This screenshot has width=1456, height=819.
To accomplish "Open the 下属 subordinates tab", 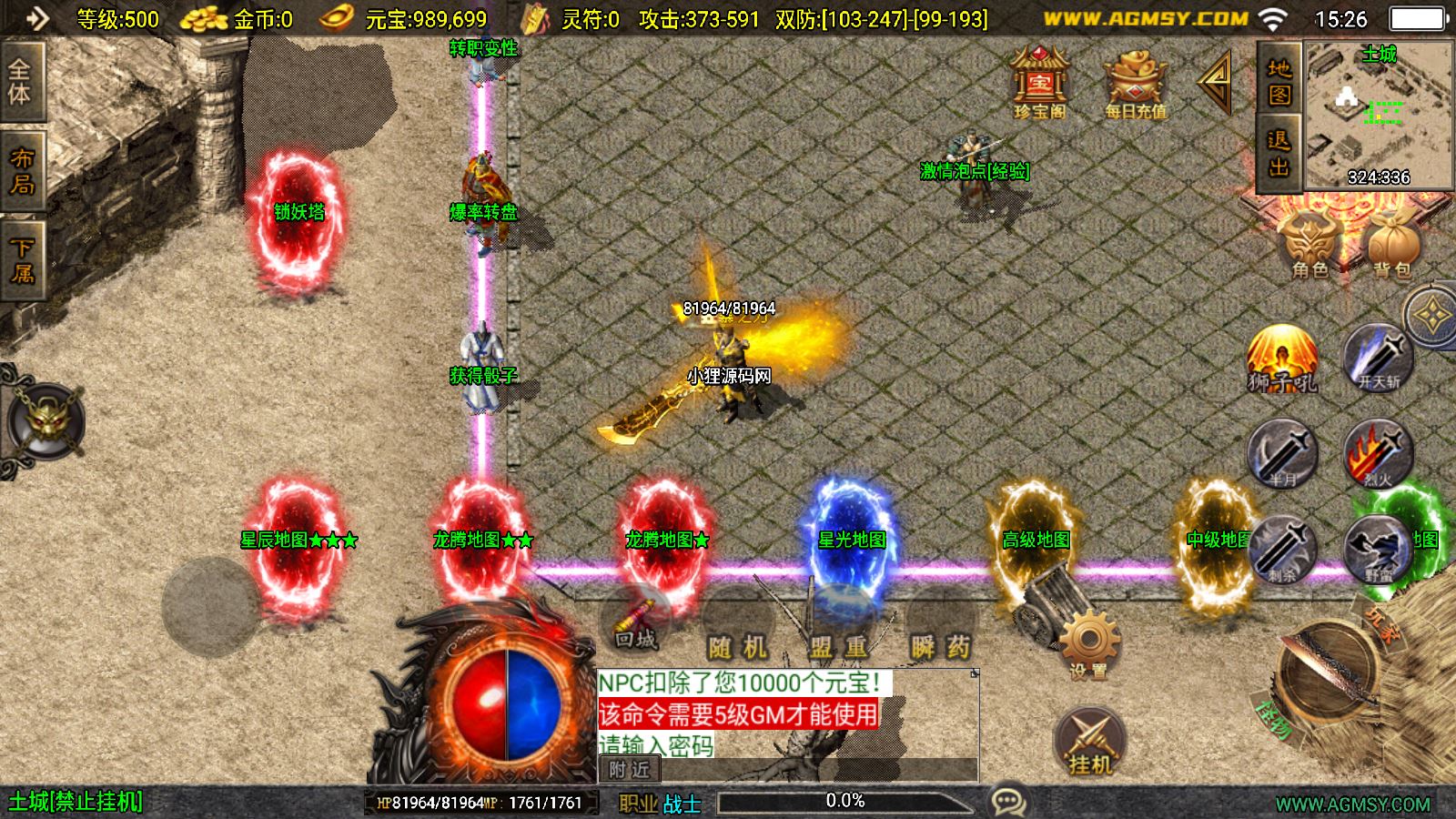I will point(21,260).
